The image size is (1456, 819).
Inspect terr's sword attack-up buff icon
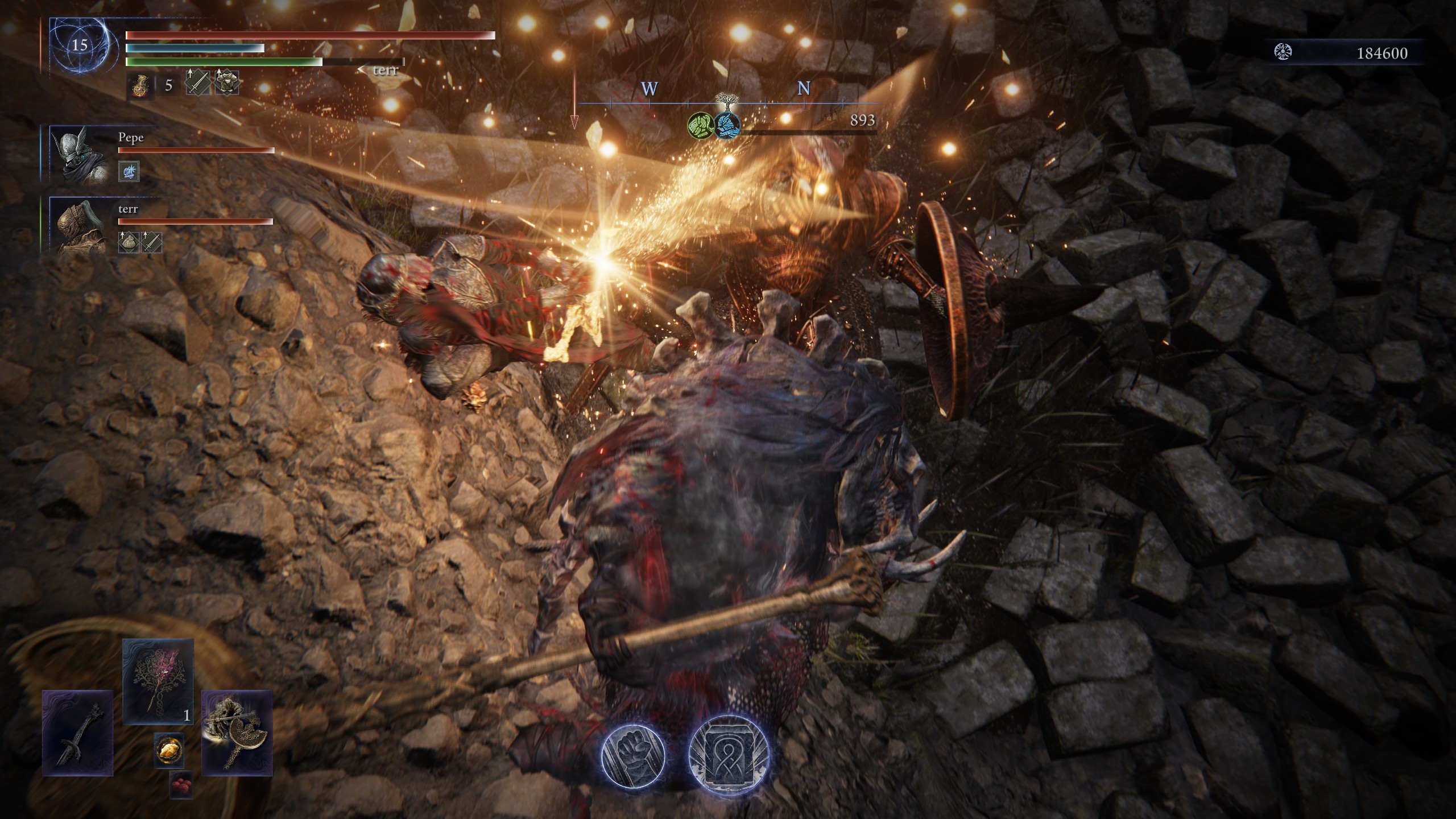coord(151,242)
